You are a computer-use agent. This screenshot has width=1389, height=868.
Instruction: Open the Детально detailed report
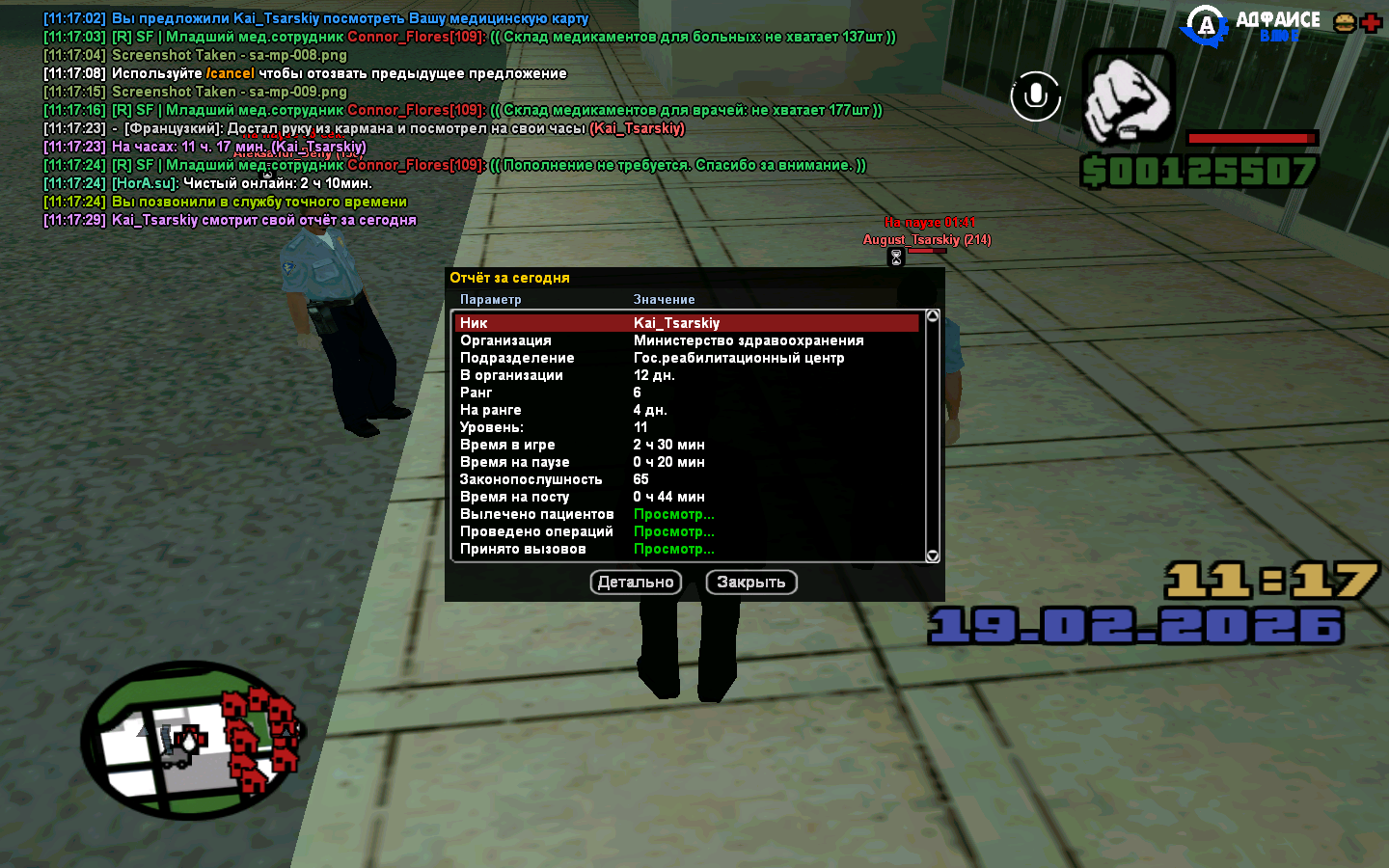coord(636,583)
